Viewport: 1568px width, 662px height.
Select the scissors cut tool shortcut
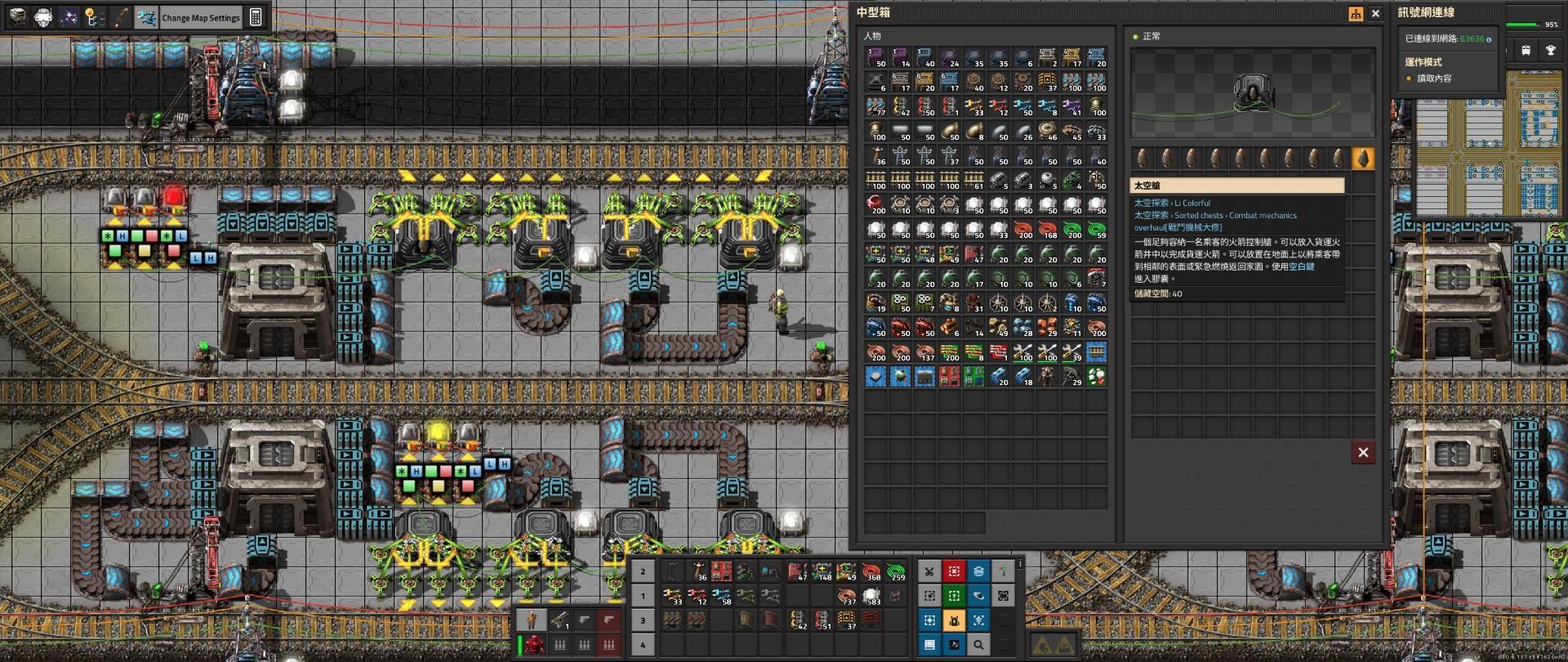[929, 570]
